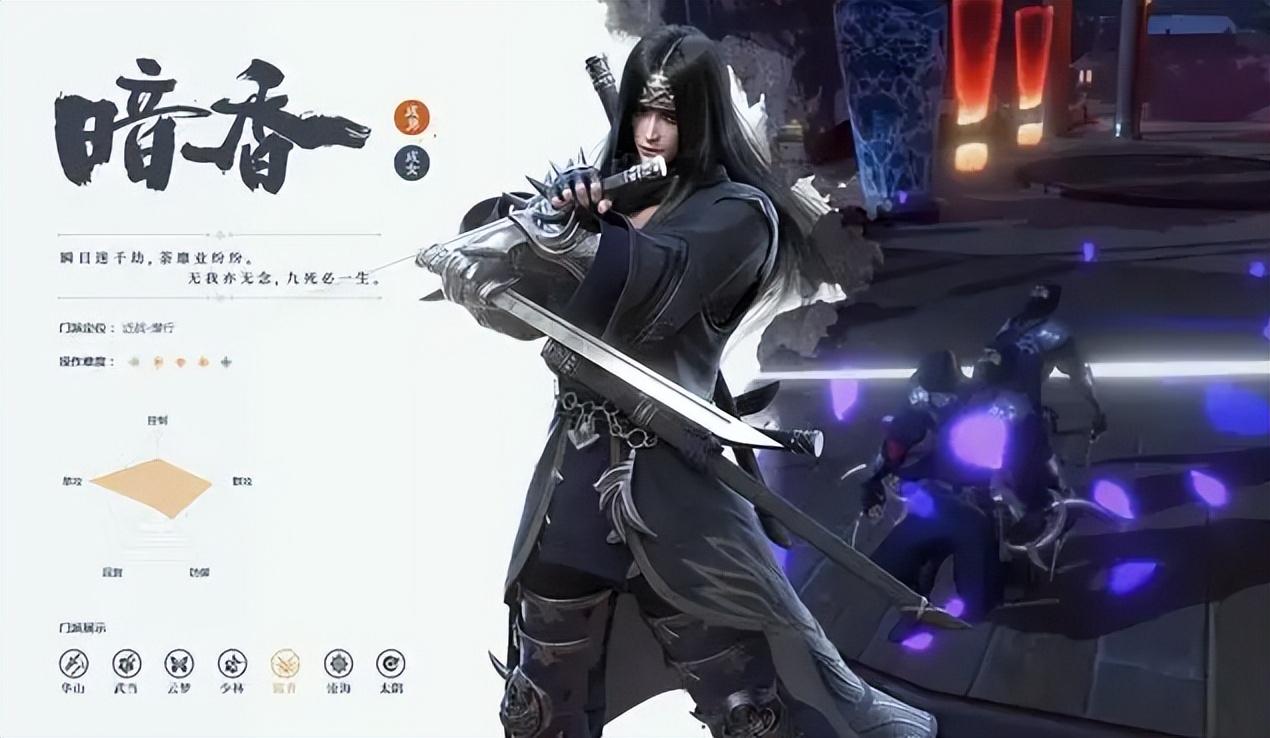
Task: Switch to the dark 成女 female body button
Action: coord(411,162)
